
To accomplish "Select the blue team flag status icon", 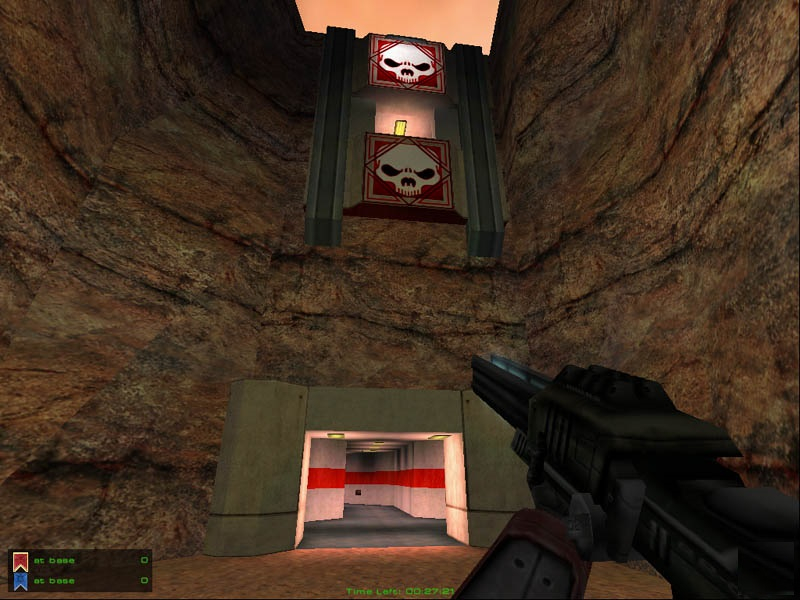I will coord(20,580).
